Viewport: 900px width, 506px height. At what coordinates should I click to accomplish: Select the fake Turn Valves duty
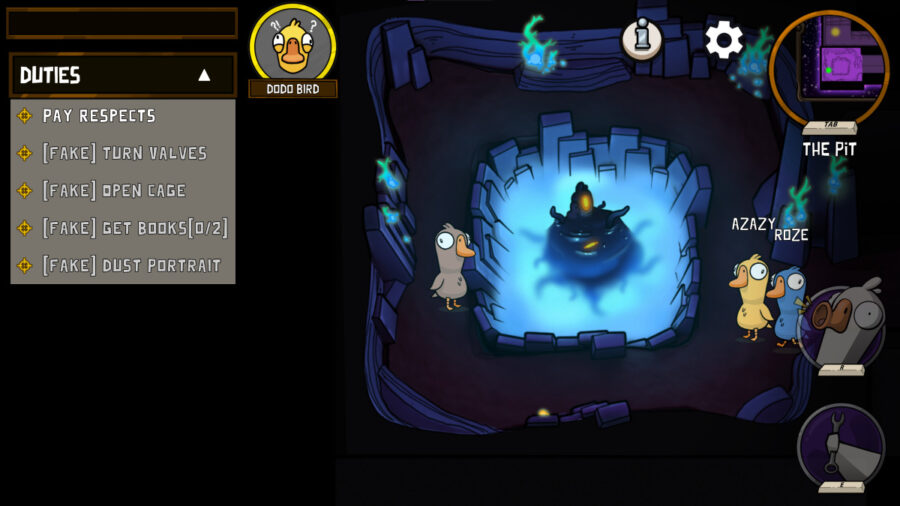coord(124,153)
